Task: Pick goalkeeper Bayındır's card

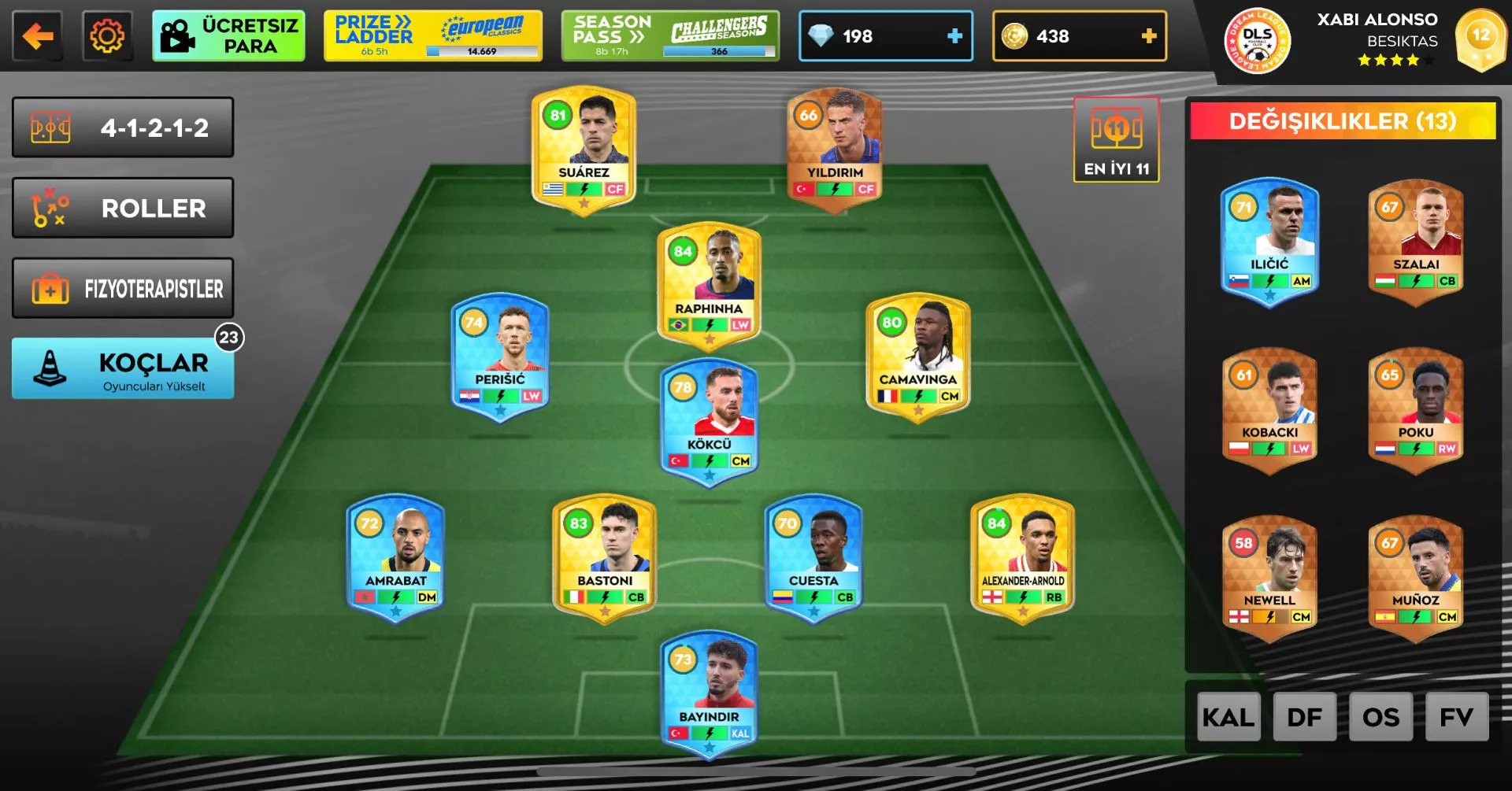Action: [x=709, y=692]
